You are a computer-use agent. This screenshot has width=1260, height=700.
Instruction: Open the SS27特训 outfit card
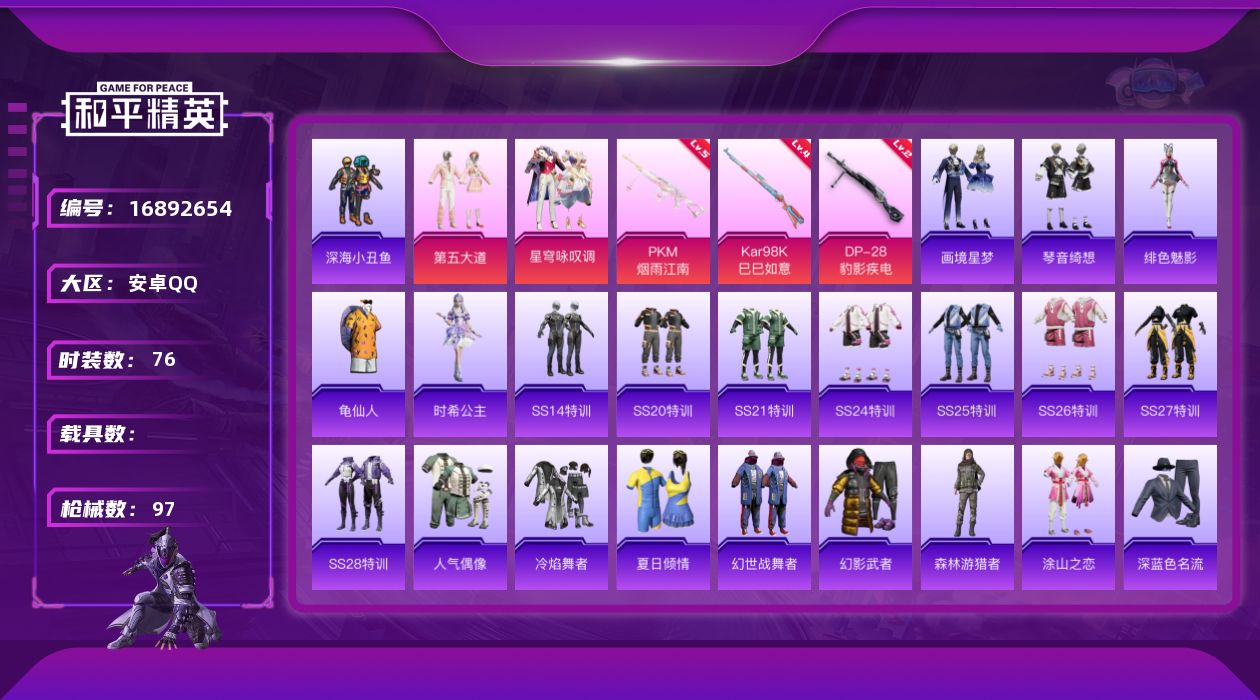(1170, 364)
